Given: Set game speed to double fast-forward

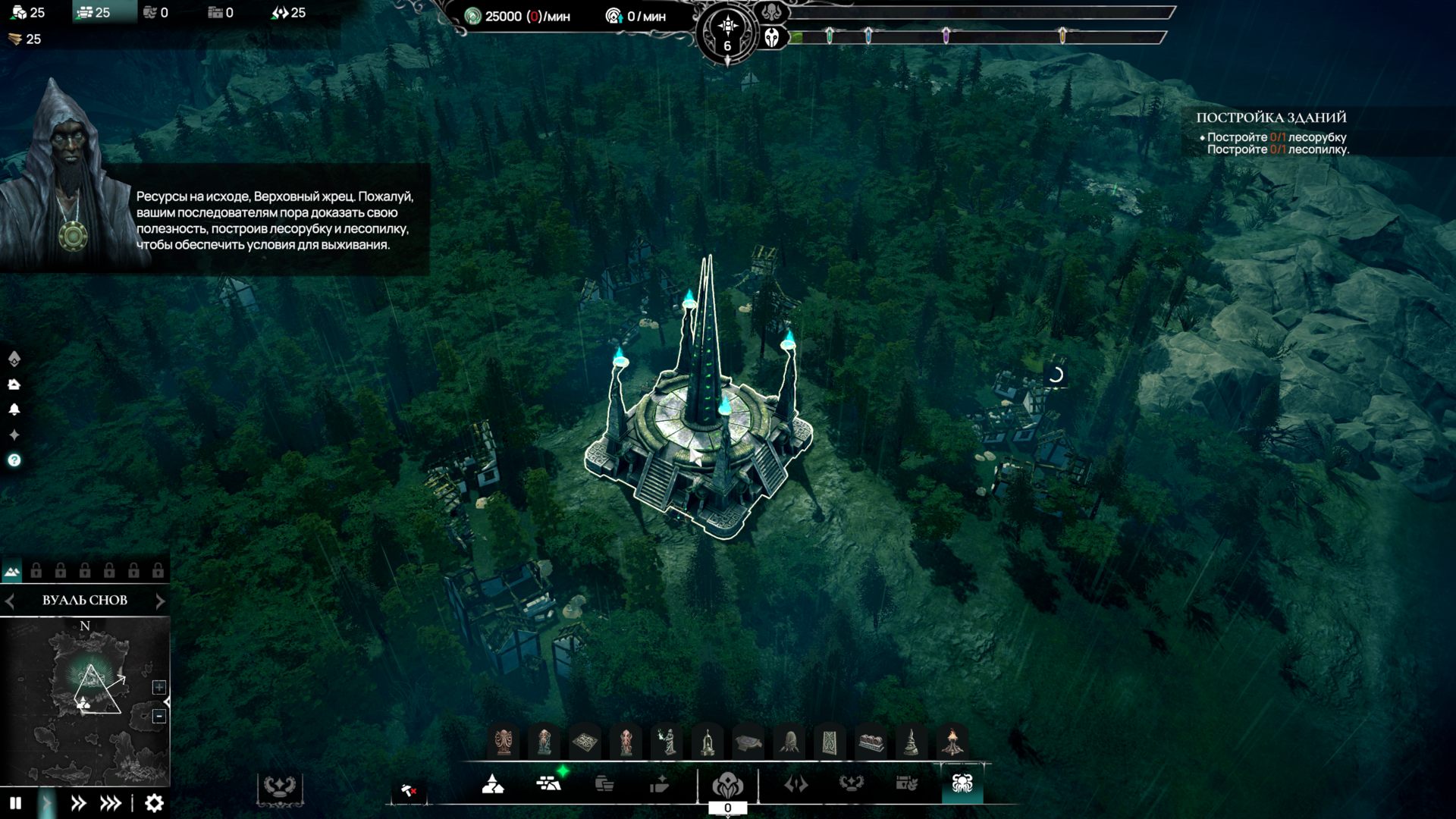Looking at the screenshot, I should click(x=78, y=803).
